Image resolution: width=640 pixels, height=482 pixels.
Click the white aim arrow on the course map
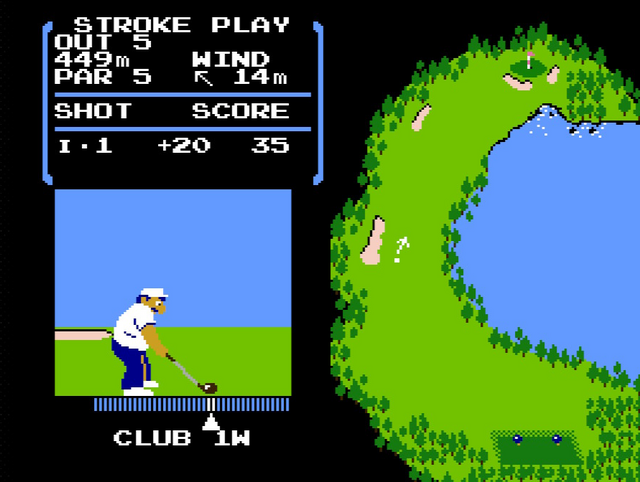[402, 249]
